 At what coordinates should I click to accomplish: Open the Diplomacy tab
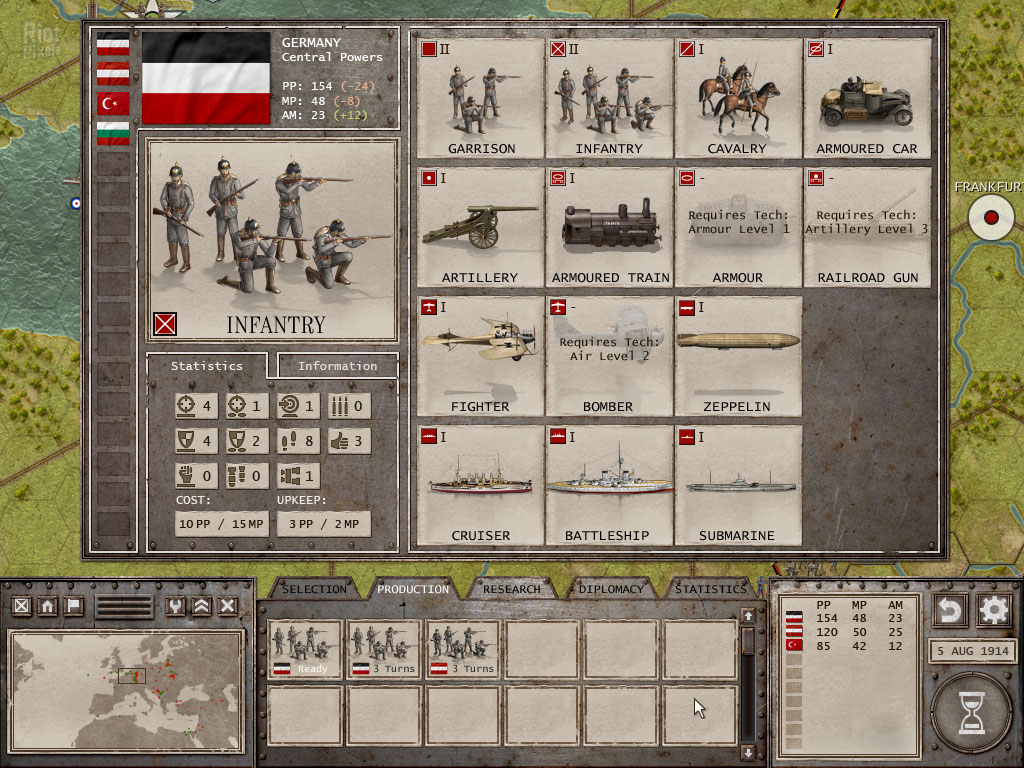(x=610, y=589)
